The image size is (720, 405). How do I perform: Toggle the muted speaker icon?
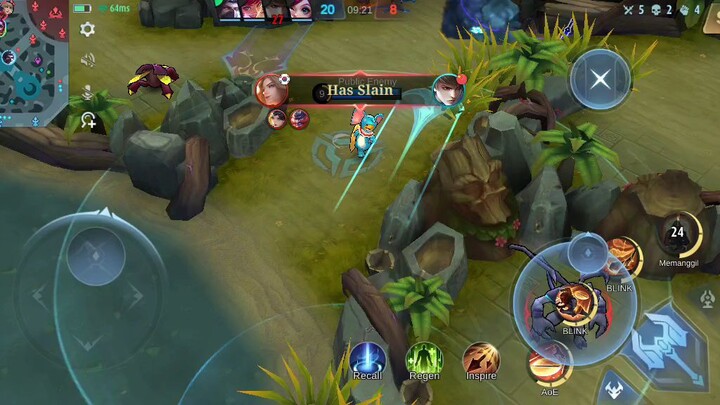[x=87, y=60]
